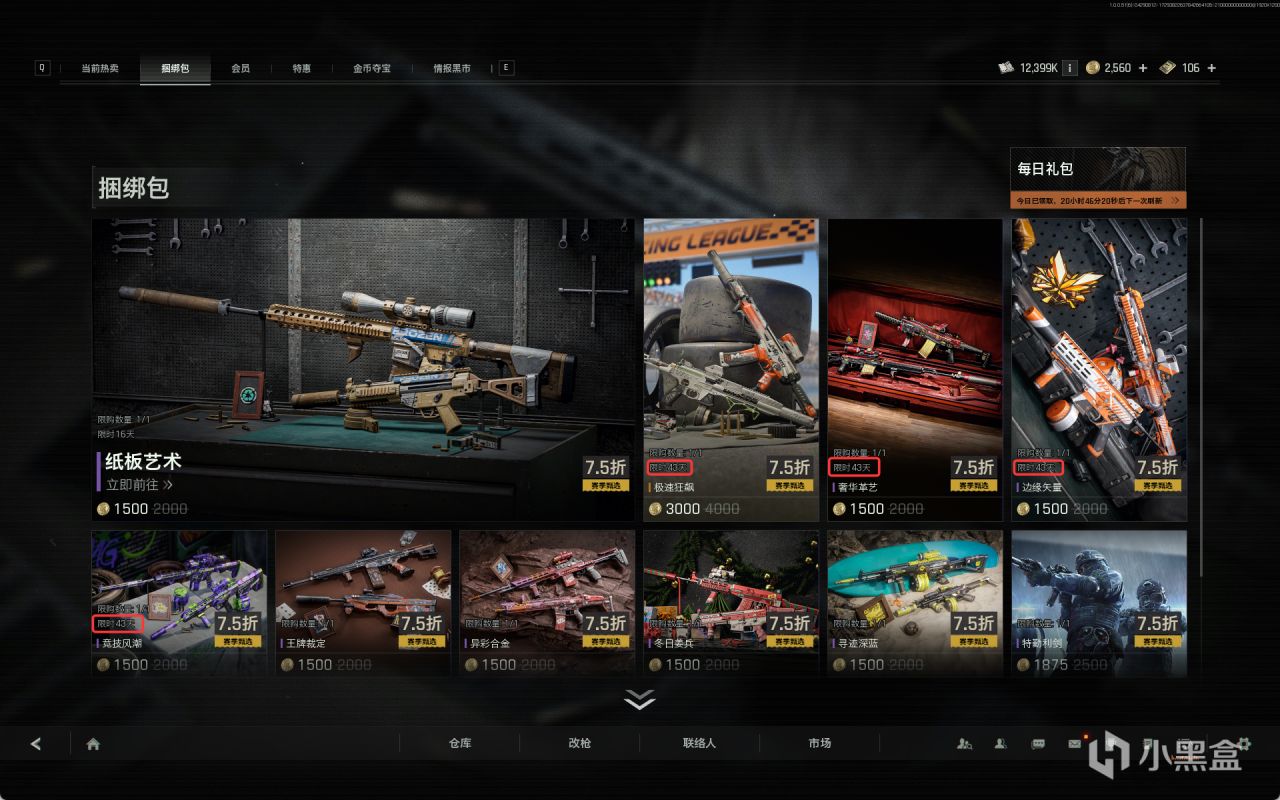Select the 特惠 deals tab
Image resolution: width=1280 pixels, height=800 pixels.
[x=301, y=68]
